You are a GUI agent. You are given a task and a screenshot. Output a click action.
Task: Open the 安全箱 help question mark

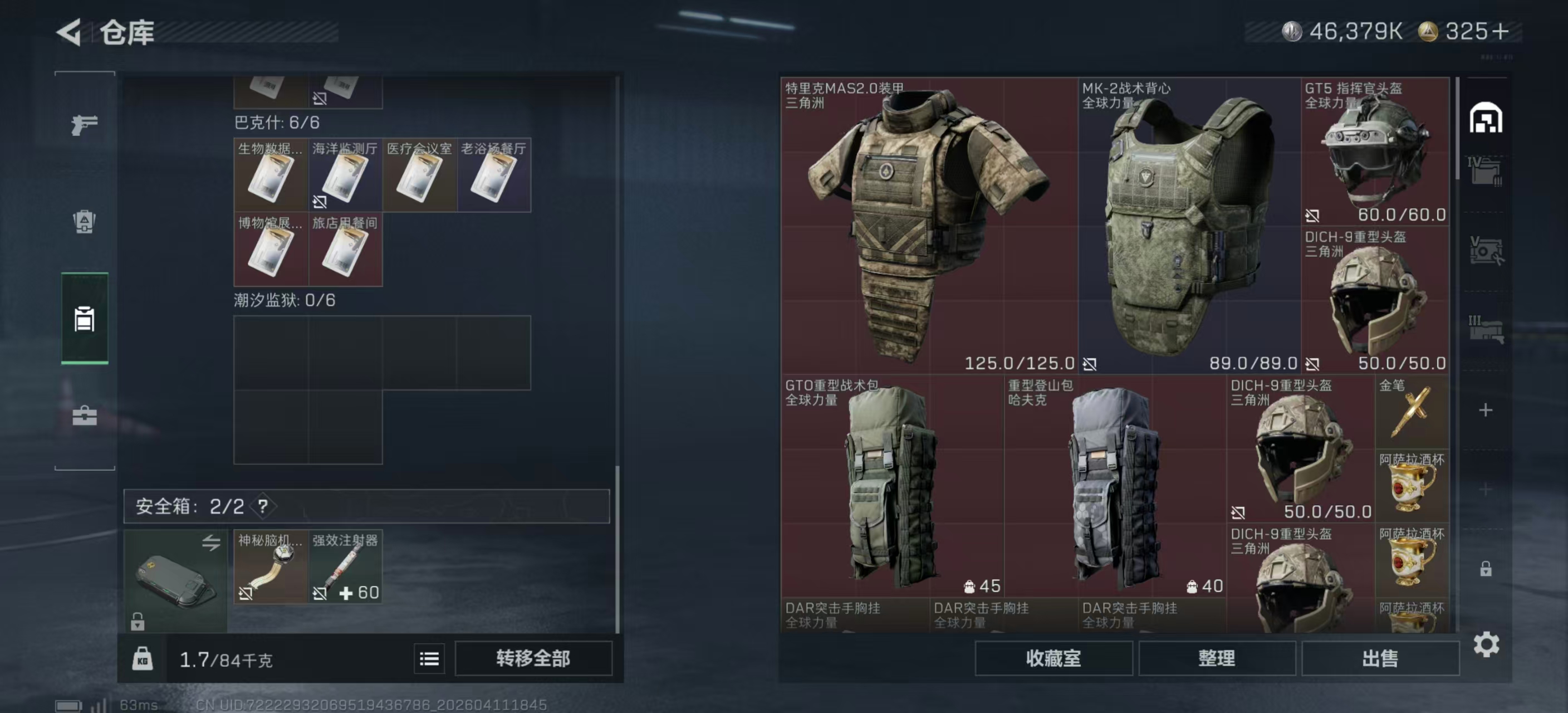tap(263, 506)
